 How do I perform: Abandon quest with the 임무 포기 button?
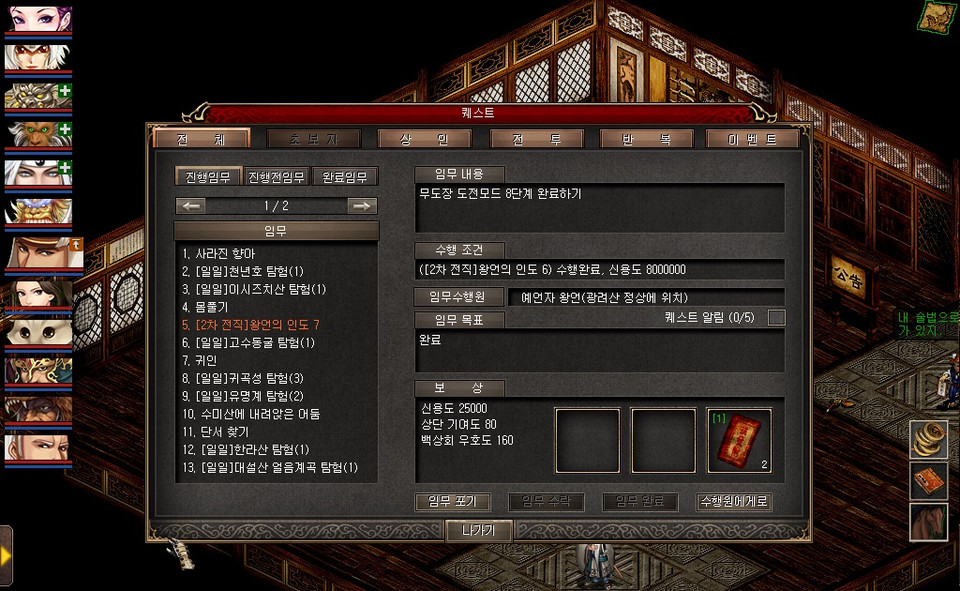[x=452, y=502]
